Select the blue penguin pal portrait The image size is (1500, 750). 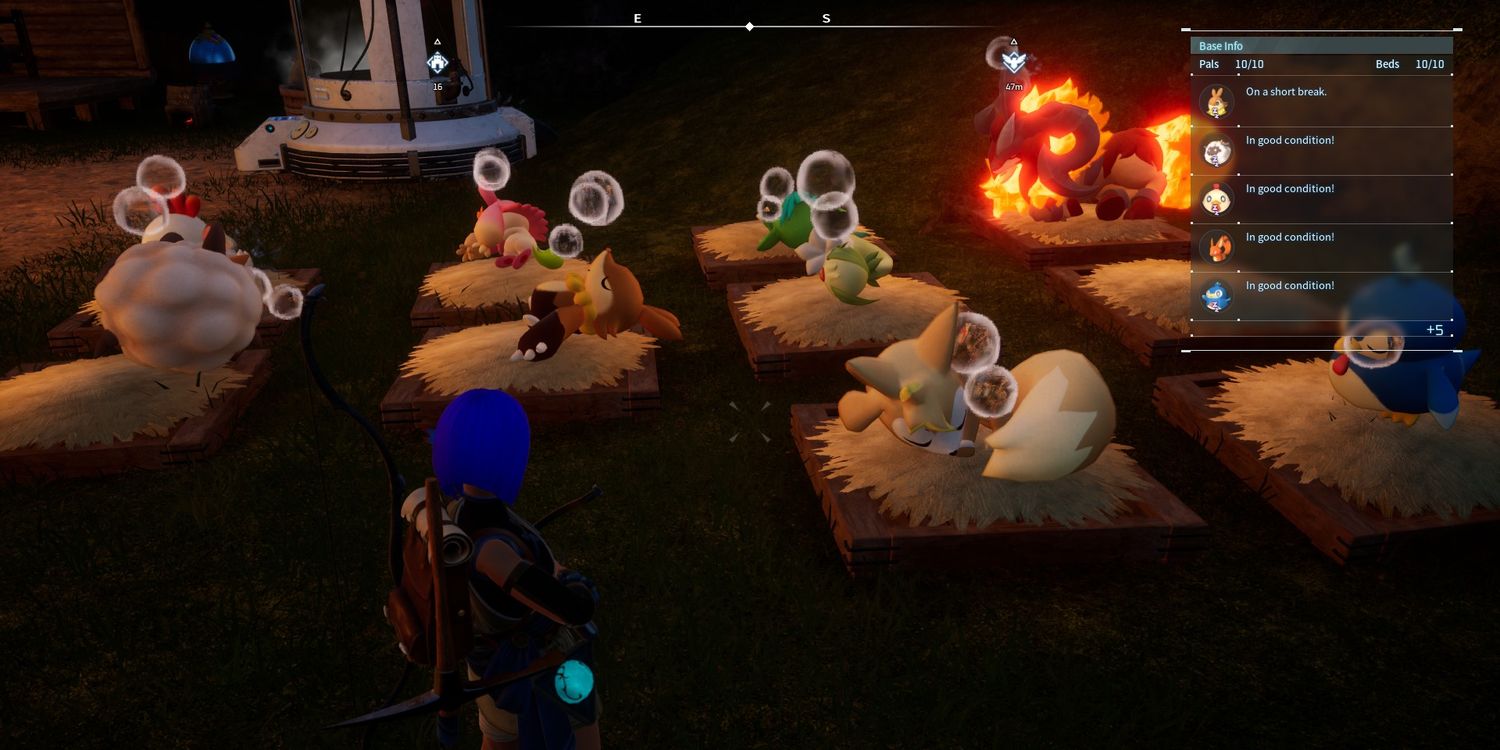coord(1217,297)
